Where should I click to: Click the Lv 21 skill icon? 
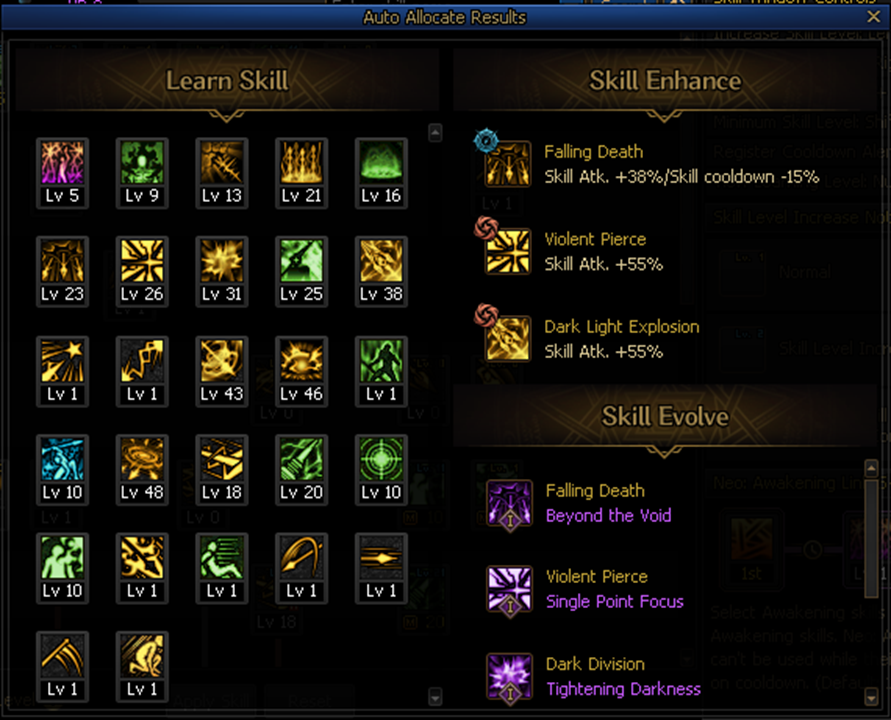coord(302,163)
